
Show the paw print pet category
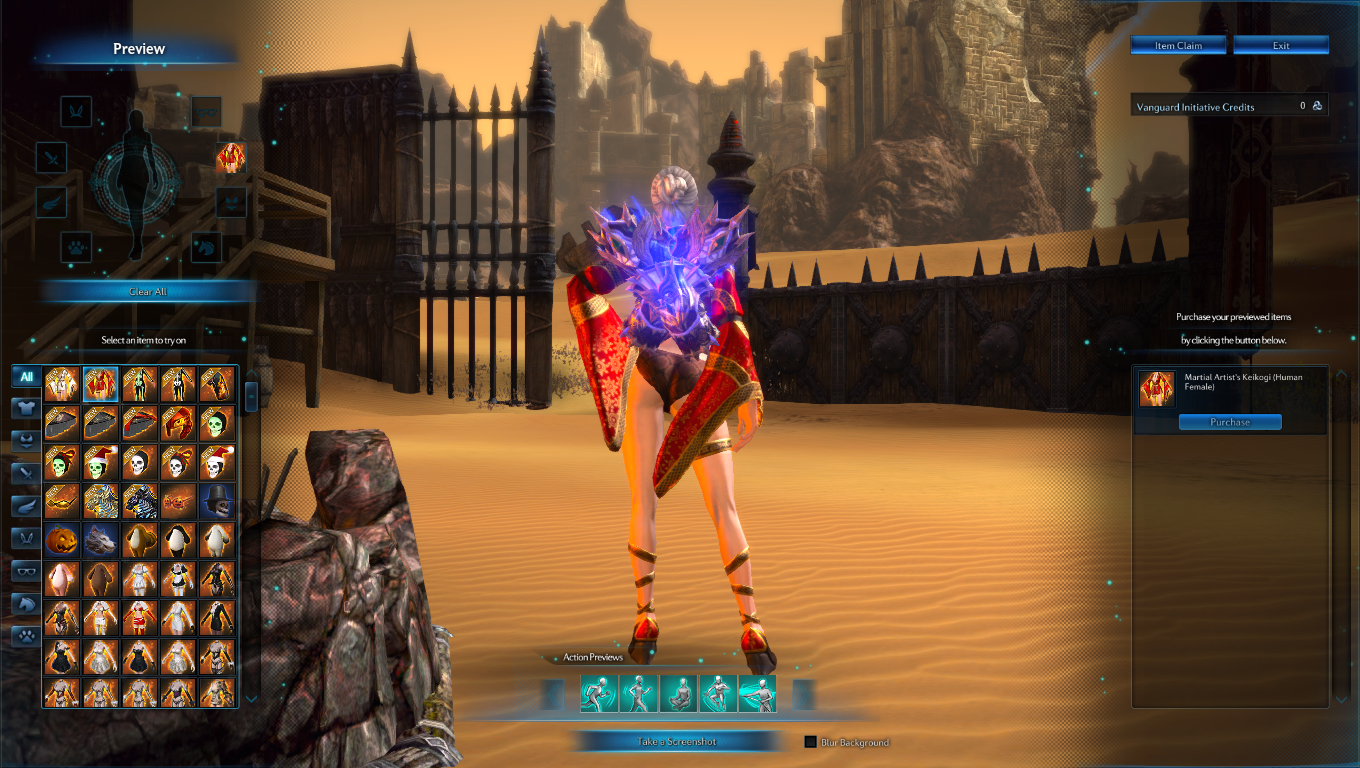[x=26, y=636]
